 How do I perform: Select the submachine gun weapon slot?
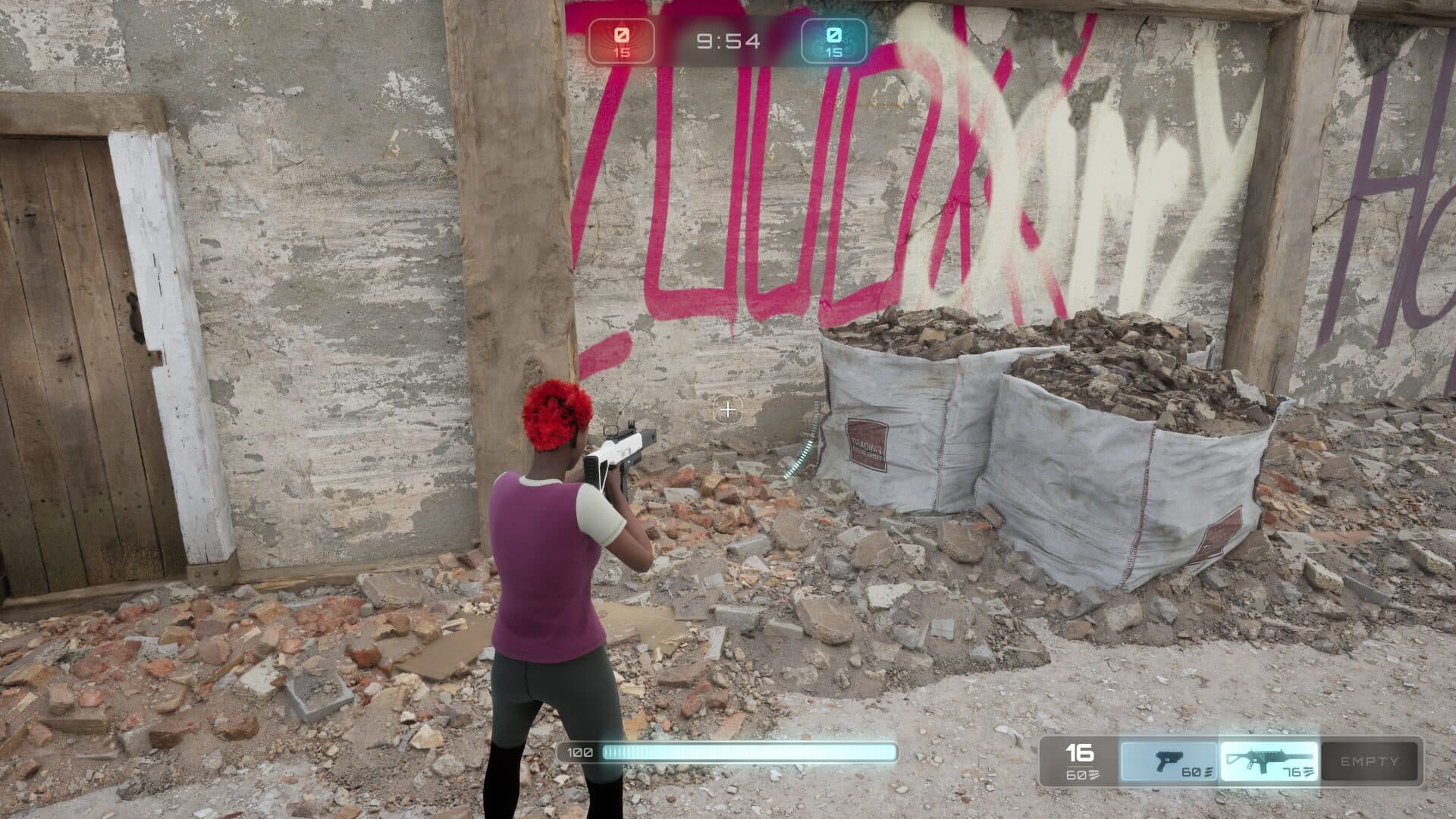1269,761
